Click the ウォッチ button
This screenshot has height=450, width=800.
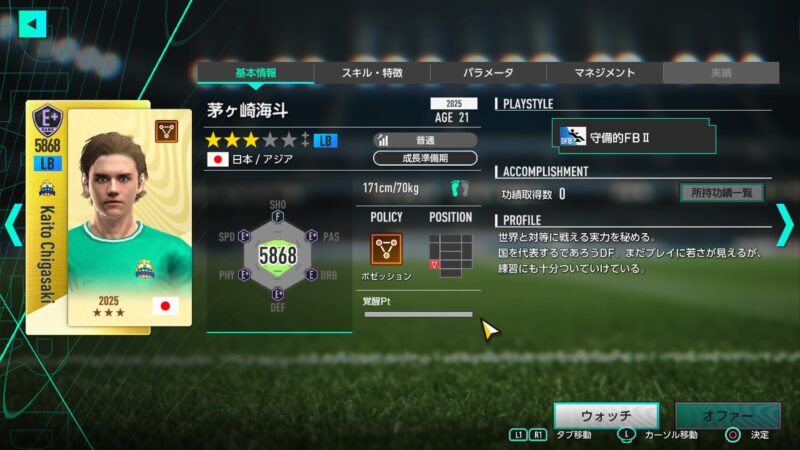[x=606, y=415]
